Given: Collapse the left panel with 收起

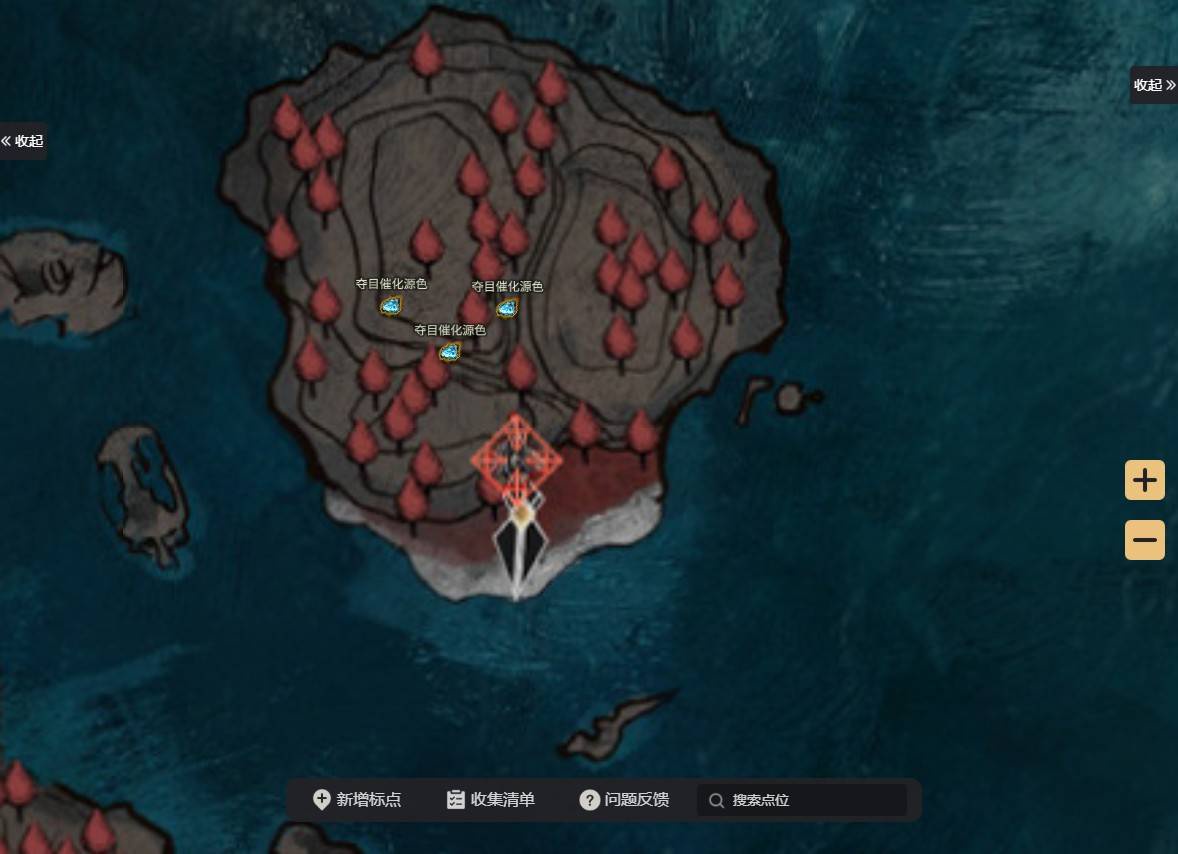Looking at the screenshot, I should 23,141.
